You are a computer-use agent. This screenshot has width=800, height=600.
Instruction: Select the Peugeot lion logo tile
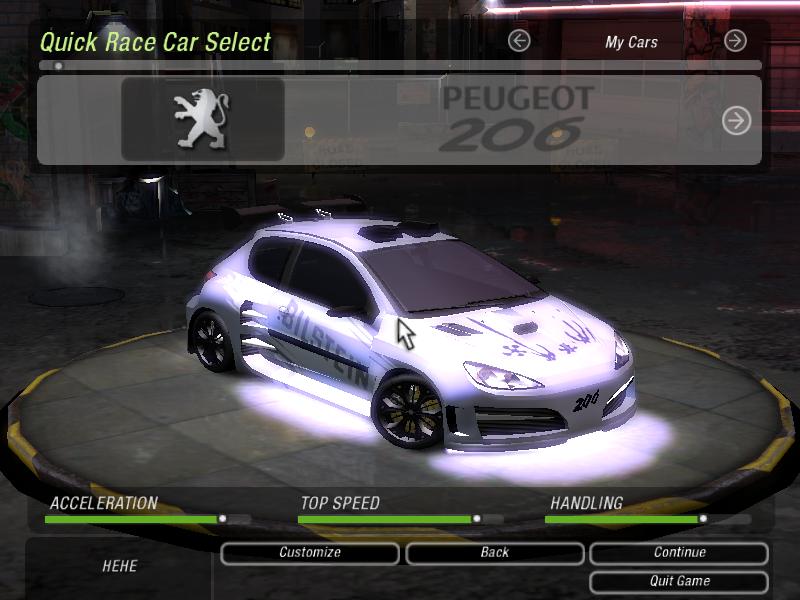tap(203, 120)
